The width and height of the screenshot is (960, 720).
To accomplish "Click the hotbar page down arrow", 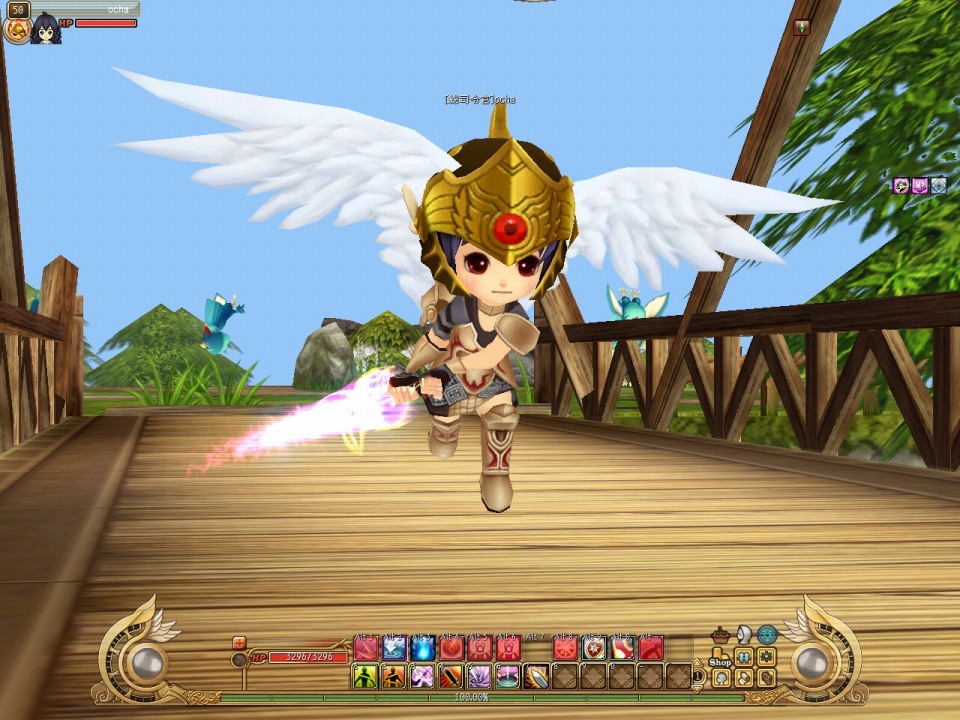I will 698,687.
